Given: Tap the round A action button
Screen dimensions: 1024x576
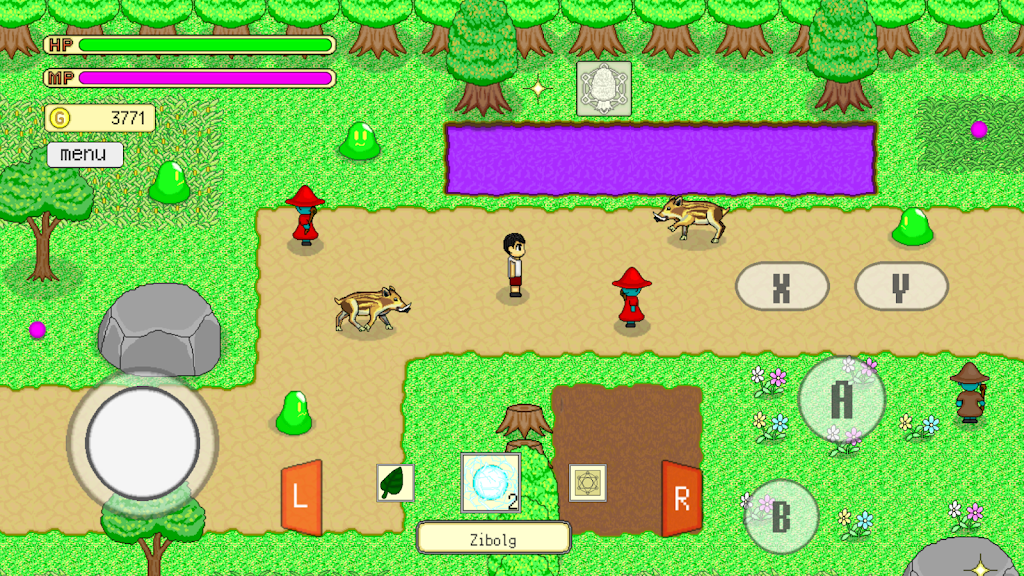Looking at the screenshot, I should tap(842, 400).
